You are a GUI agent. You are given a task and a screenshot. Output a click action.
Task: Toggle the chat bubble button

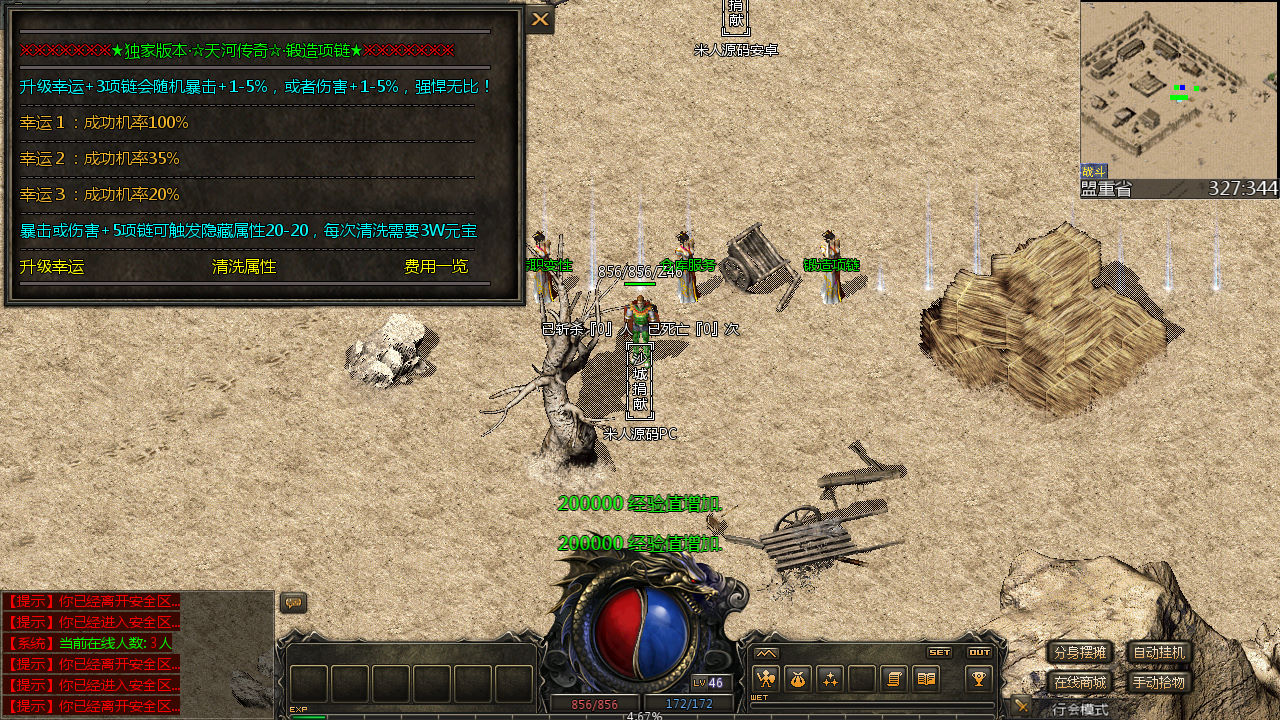pos(293,603)
